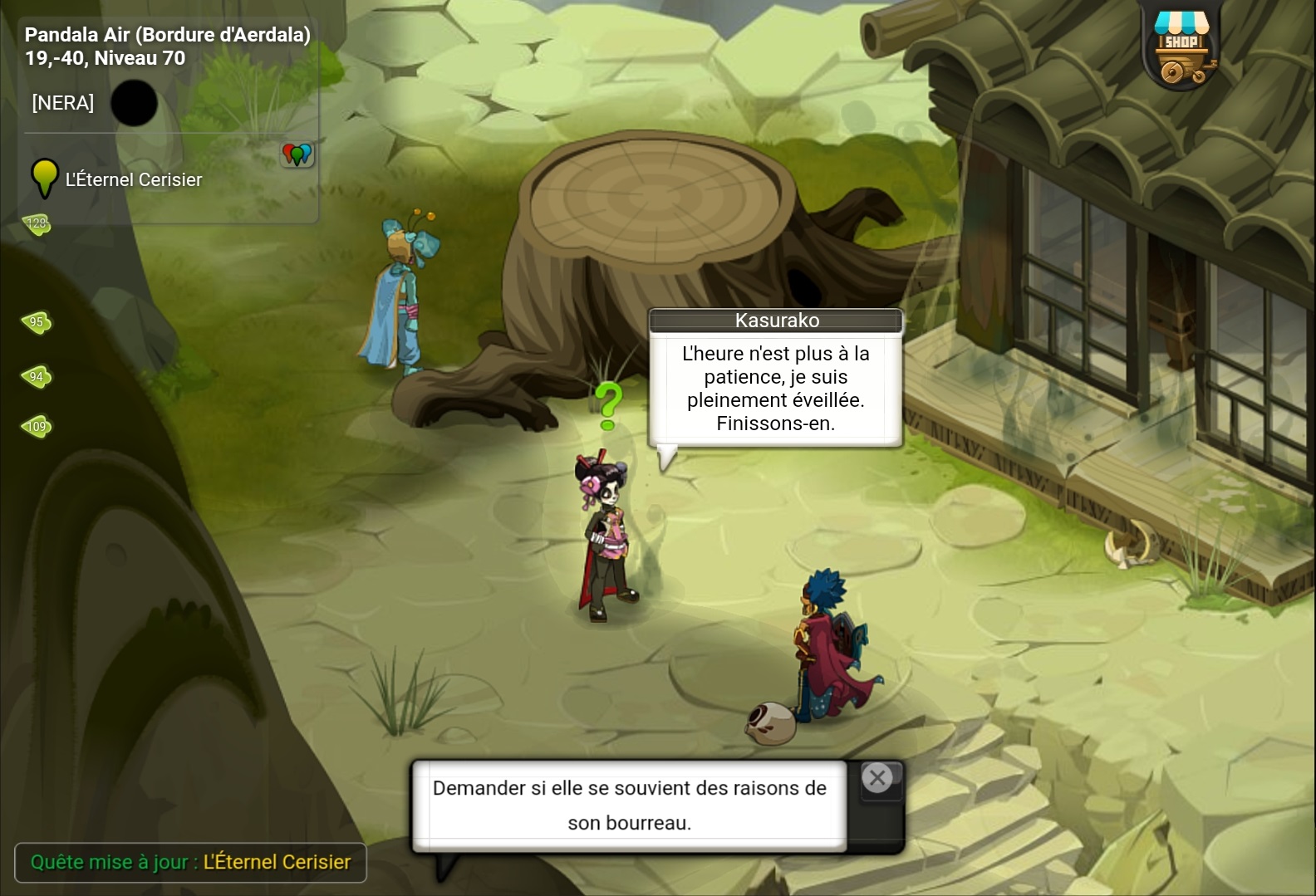Click the black circle next to NERA
The height and width of the screenshot is (896, 1316).
134,103
